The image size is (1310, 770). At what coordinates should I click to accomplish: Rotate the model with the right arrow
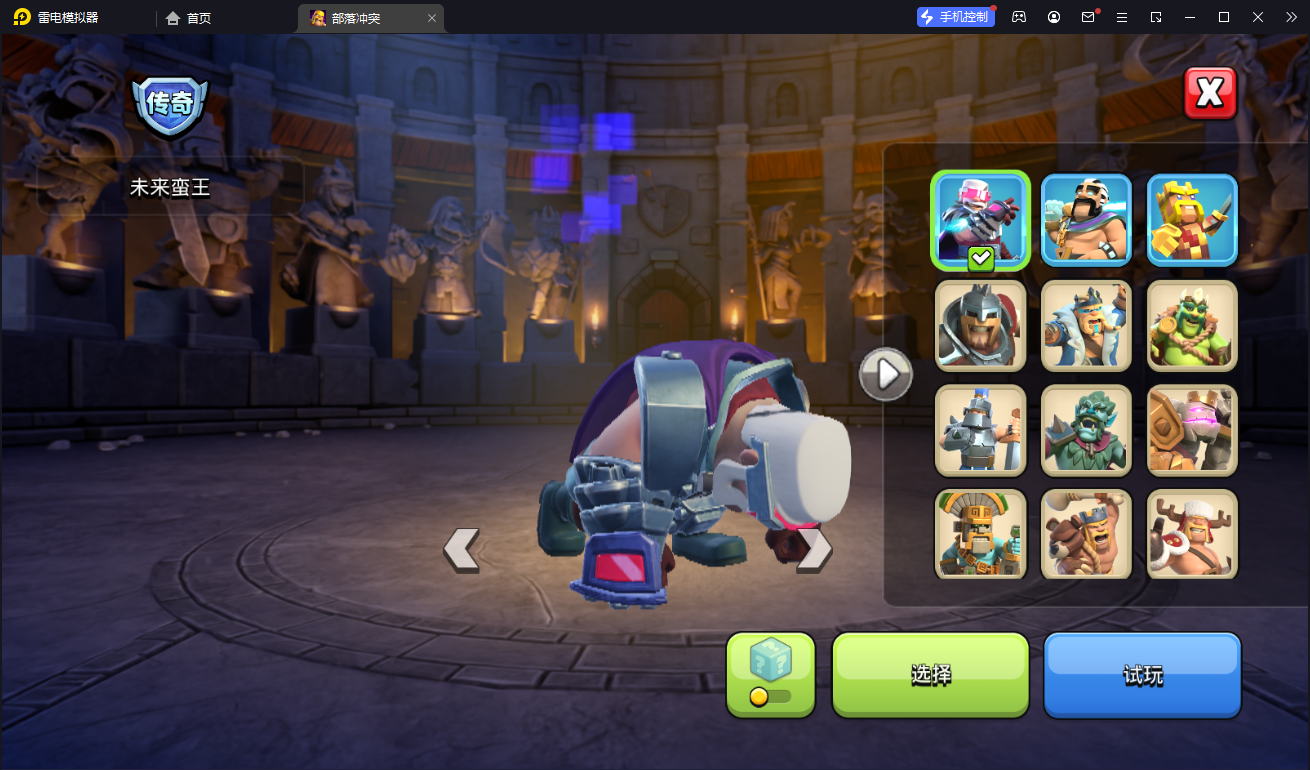point(813,550)
